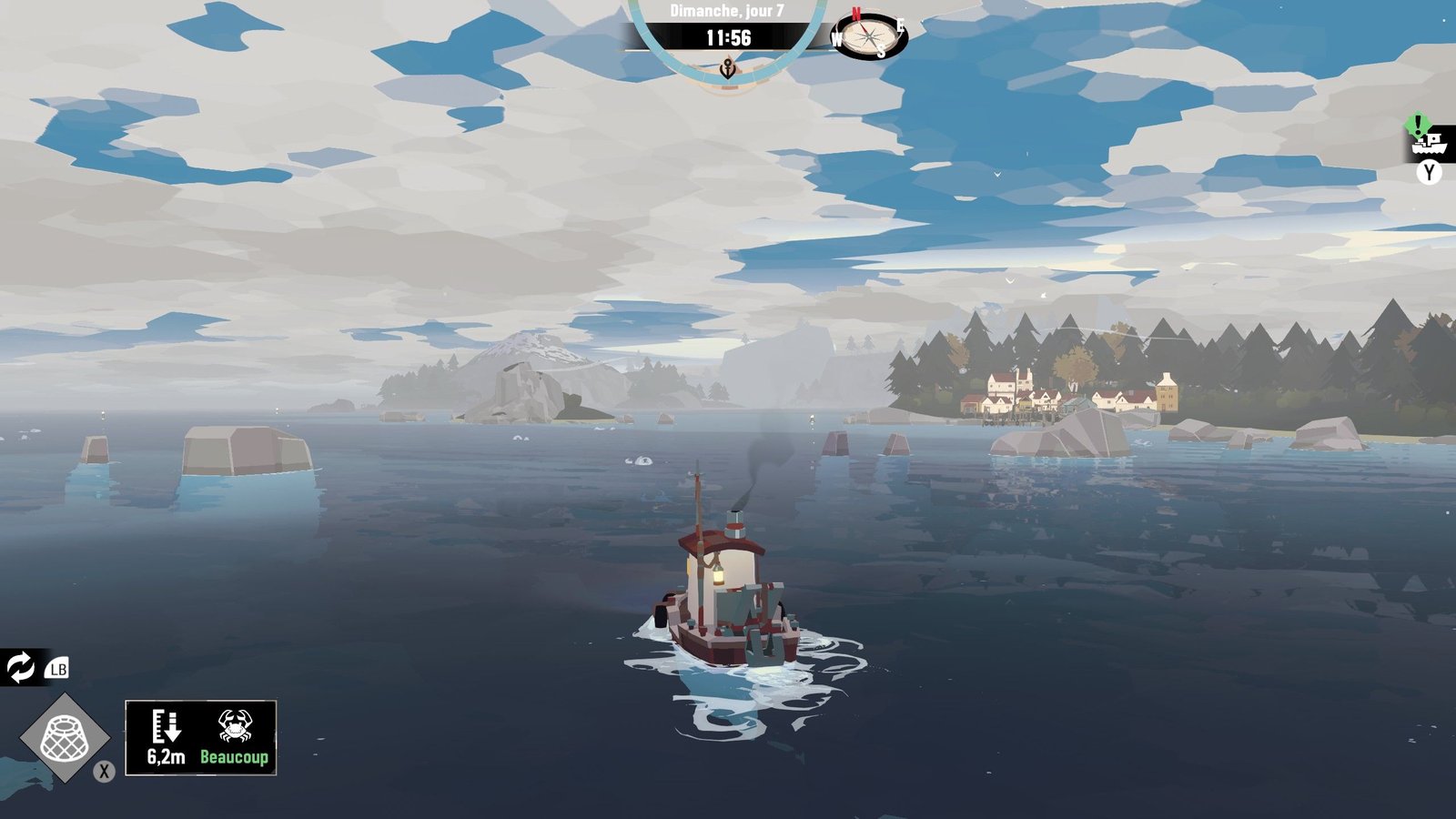1456x819 pixels.
Task: Open the cargo boat alert icon
Action: coord(1428,142)
